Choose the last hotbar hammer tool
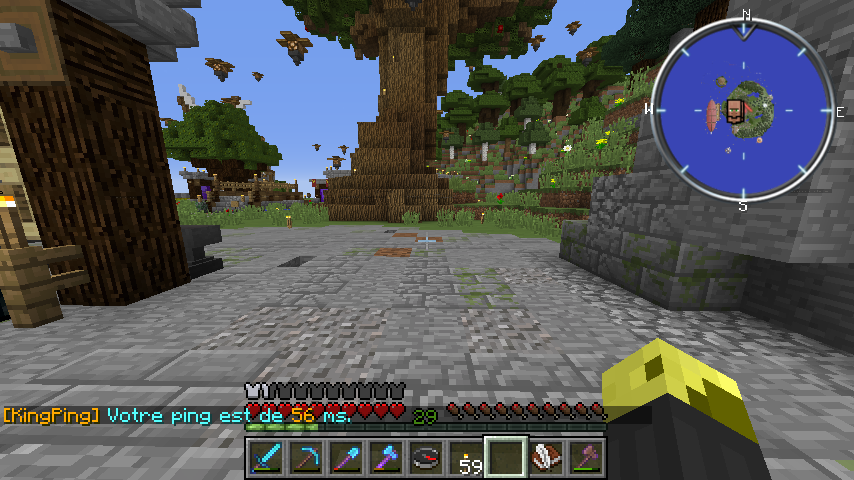The width and height of the screenshot is (854, 480). [x=585, y=458]
